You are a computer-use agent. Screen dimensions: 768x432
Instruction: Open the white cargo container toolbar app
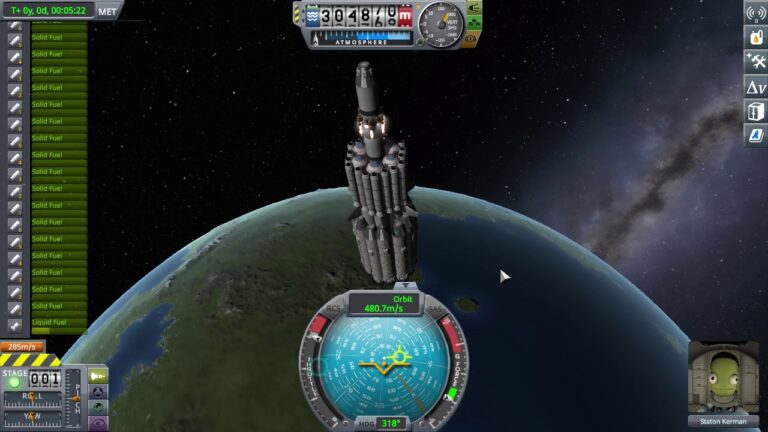tap(756, 111)
